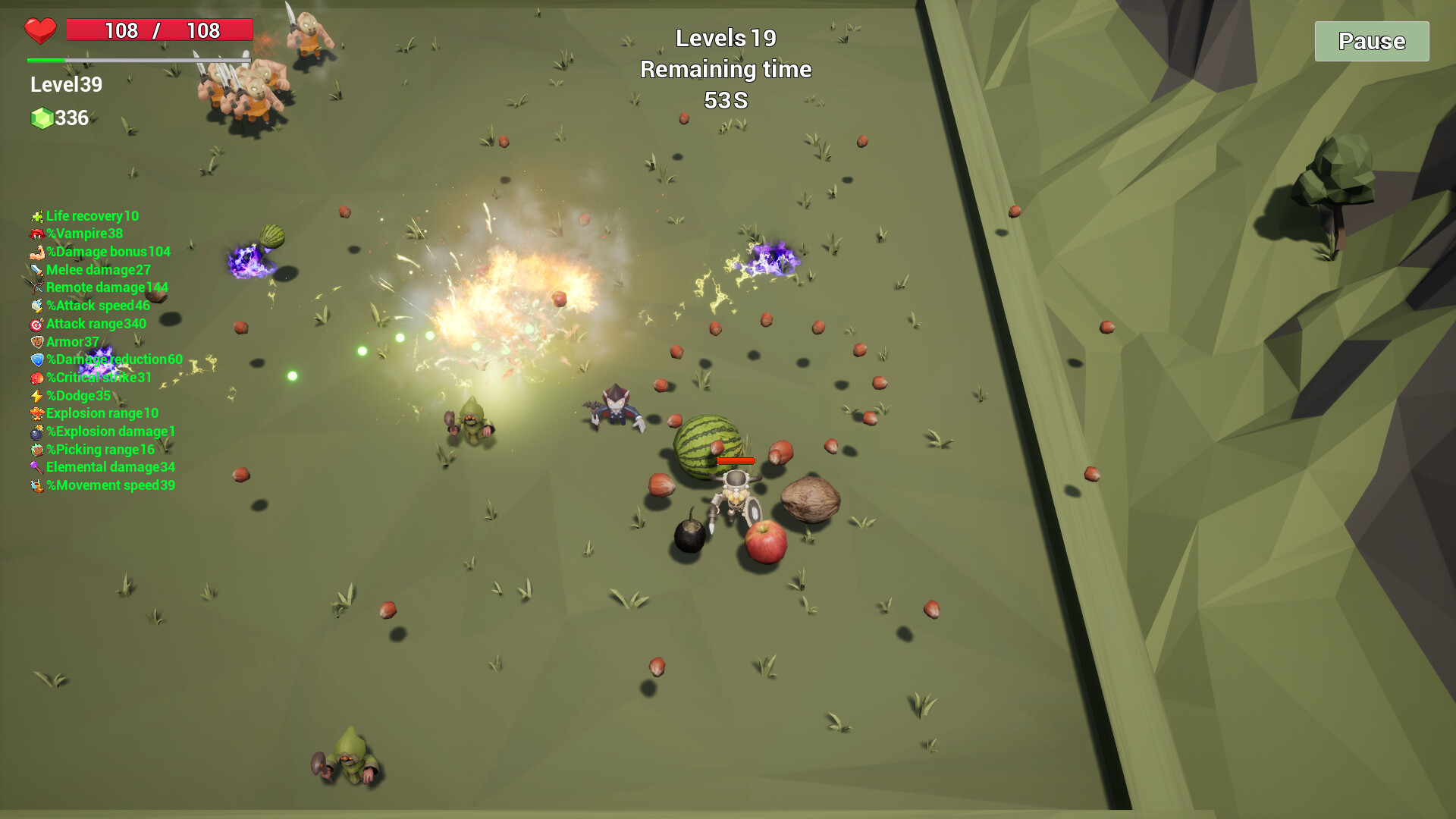
Task: Click the Remote damage bow icon
Action: click(x=36, y=287)
